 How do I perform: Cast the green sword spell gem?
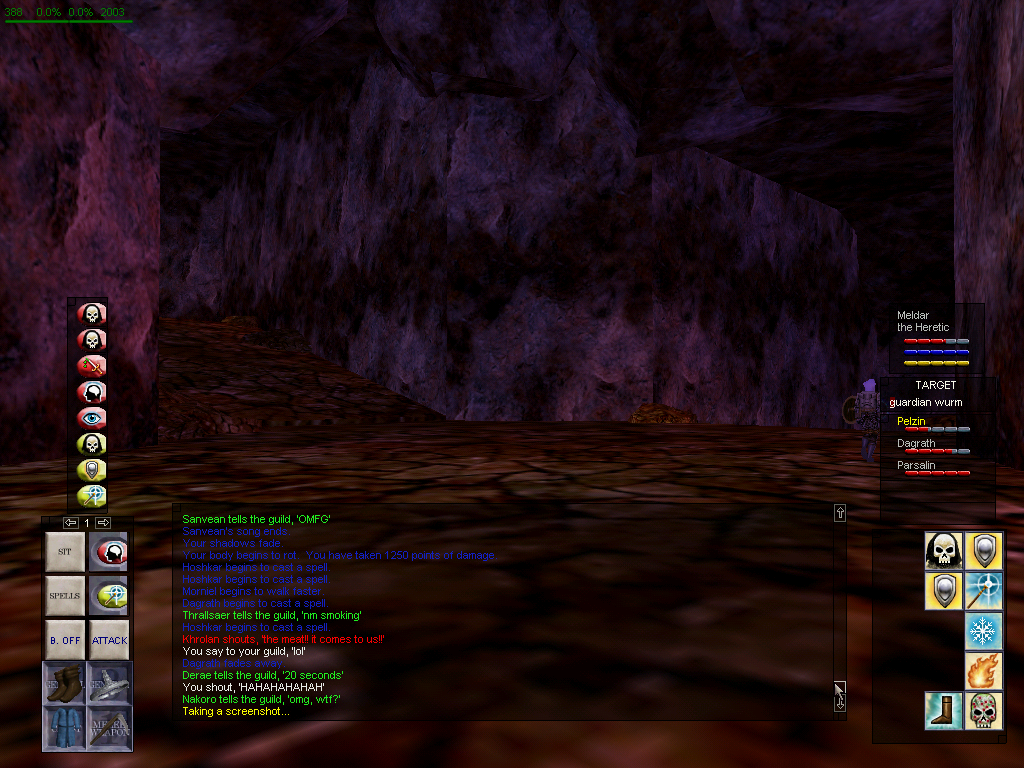[92, 366]
